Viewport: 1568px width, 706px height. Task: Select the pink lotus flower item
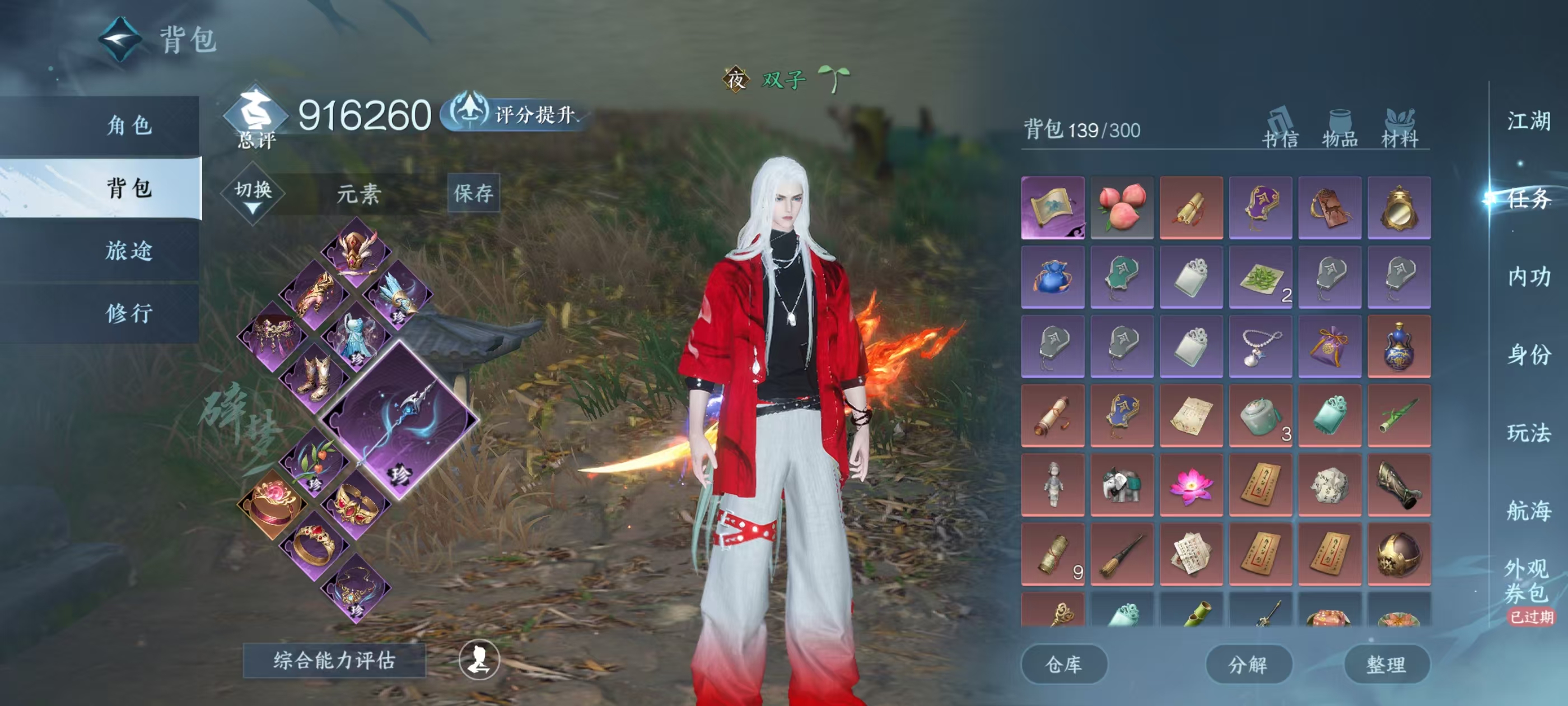click(x=1191, y=485)
